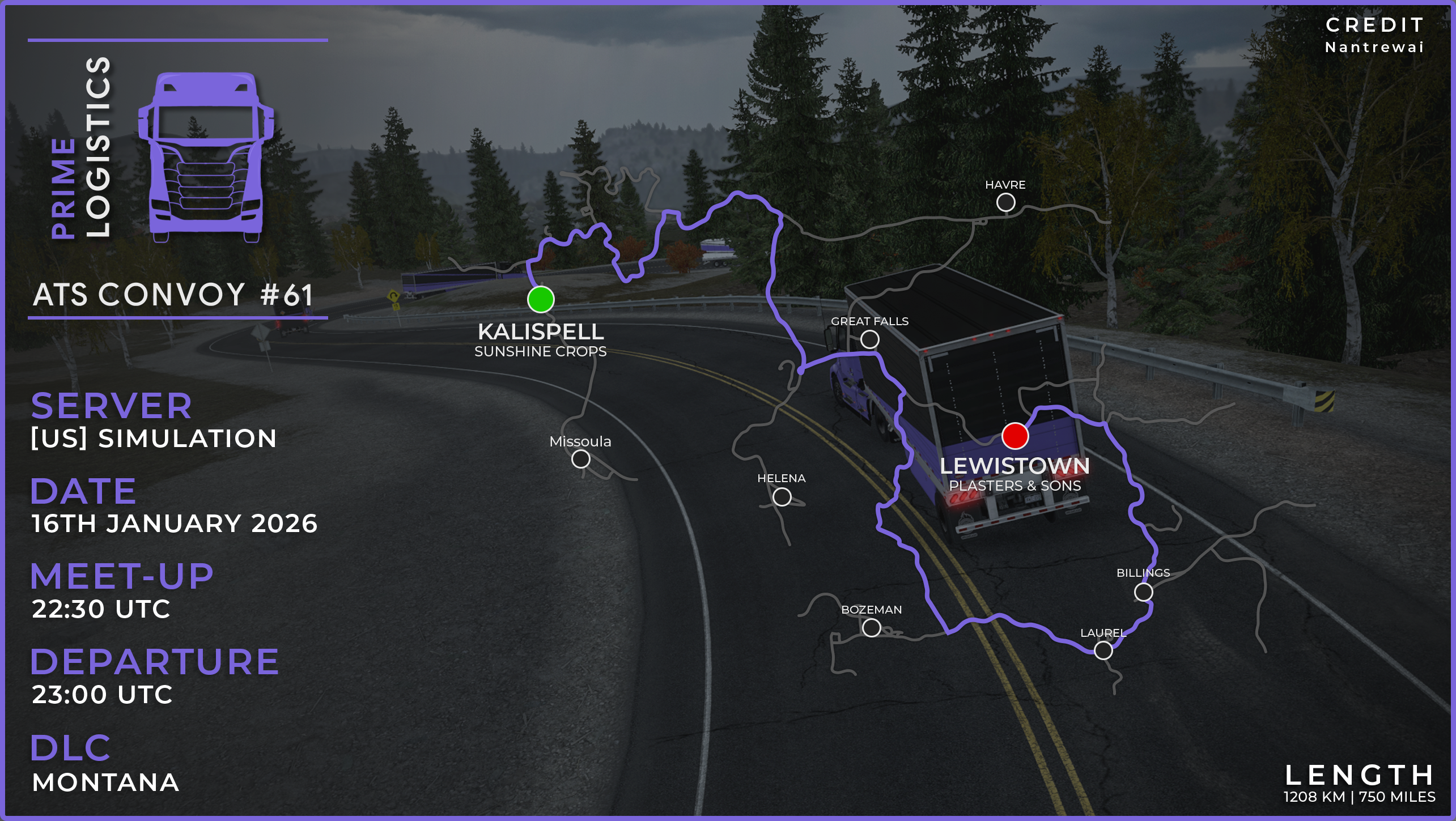The image size is (1456, 821).
Task: Choose the Great Falls map marker
Action: coord(869,339)
